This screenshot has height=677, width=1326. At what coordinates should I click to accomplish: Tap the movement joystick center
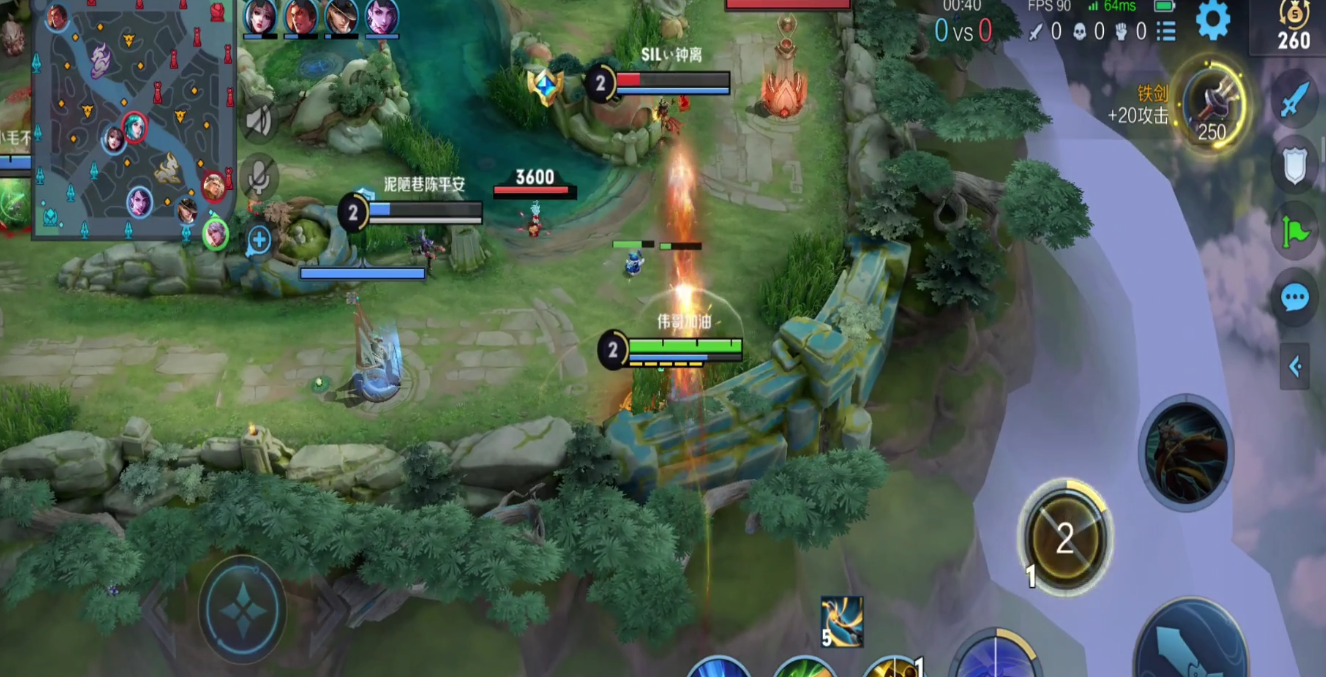point(243,609)
